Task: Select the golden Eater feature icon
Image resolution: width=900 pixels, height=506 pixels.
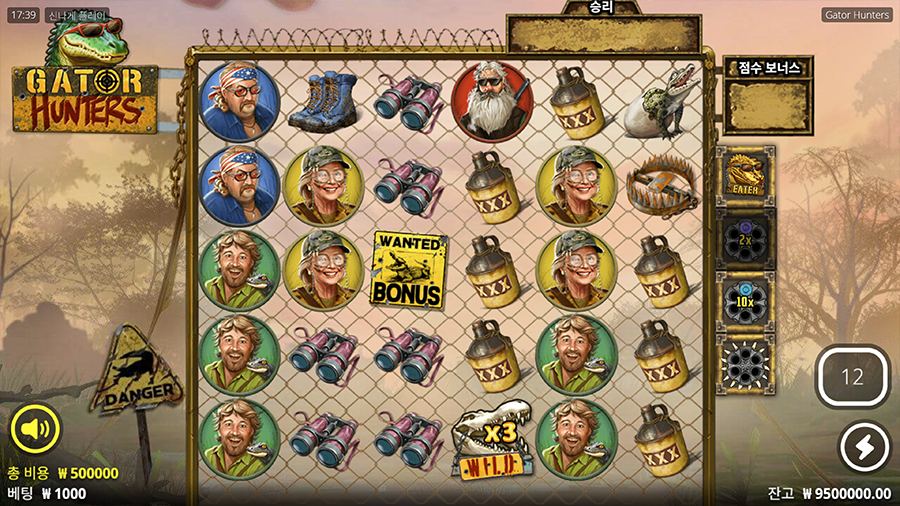Action: [x=745, y=174]
